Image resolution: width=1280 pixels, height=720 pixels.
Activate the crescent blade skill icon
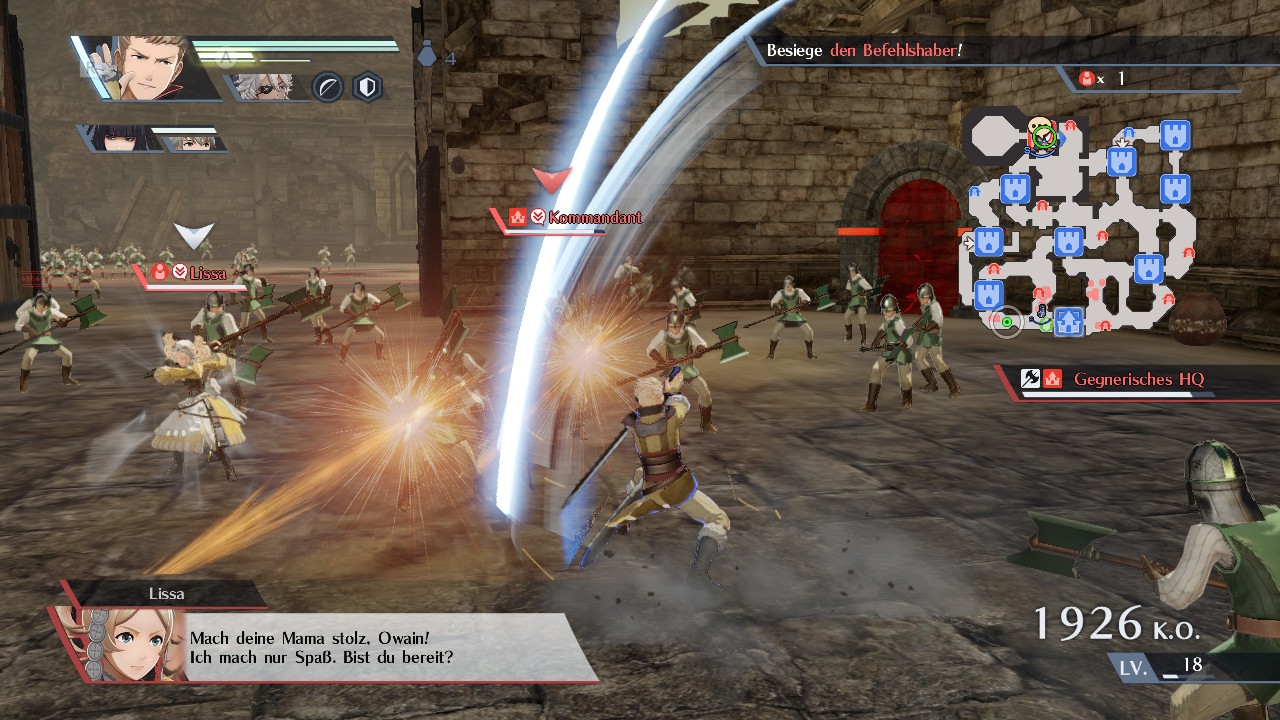coord(328,88)
